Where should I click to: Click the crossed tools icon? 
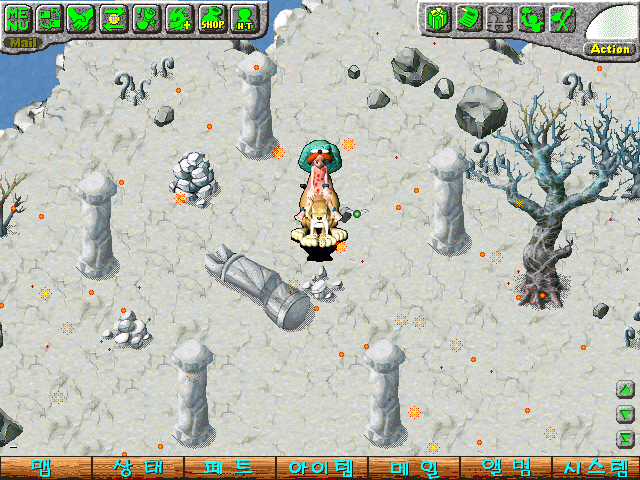562,17
